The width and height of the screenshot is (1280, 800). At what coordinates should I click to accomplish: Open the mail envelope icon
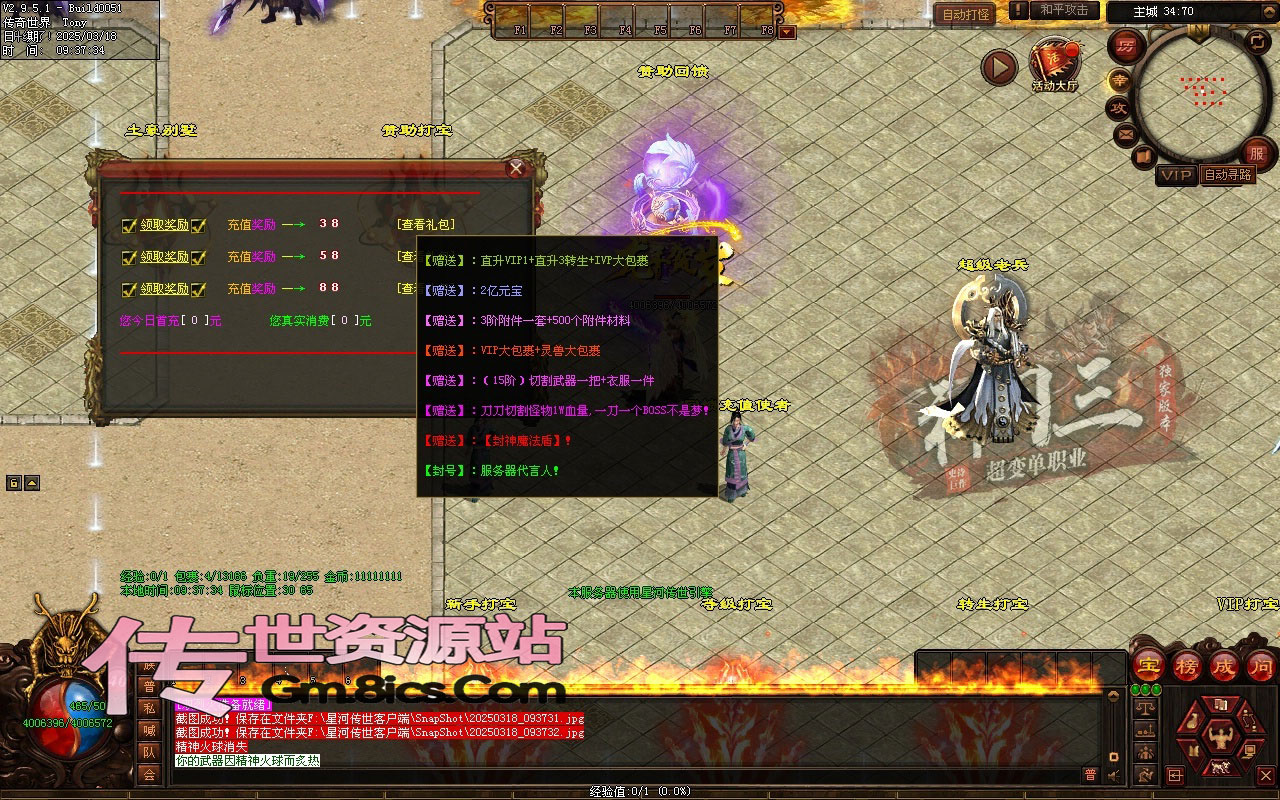(x=1126, y=133)
